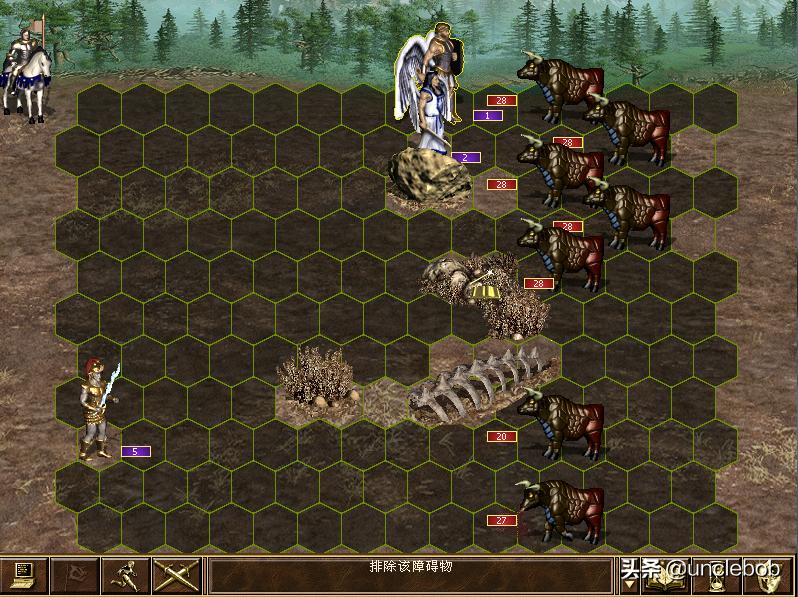Select the allied swordsman stack of 5
The image size is (798, 597).
tap(98, 410)
